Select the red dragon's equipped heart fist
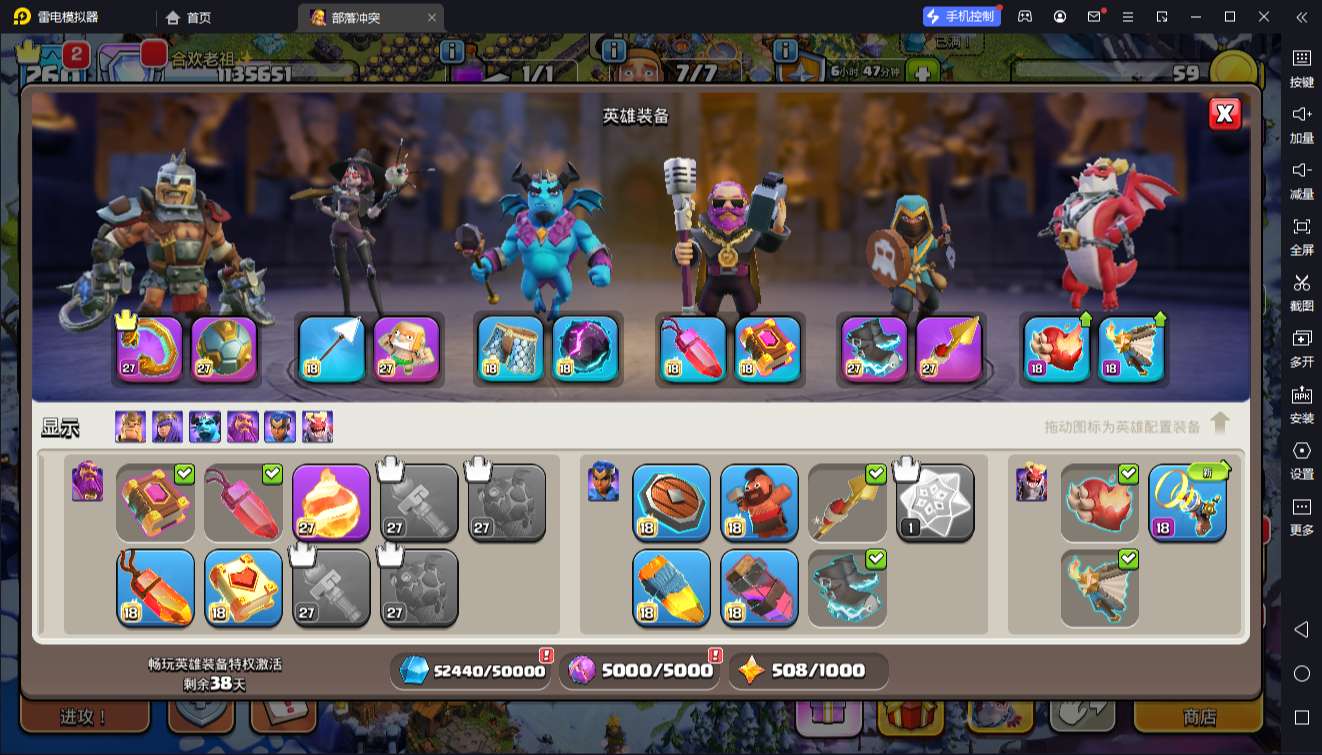The width and height of the screenshot is (1322, 755). click(x=1057, y=349)
